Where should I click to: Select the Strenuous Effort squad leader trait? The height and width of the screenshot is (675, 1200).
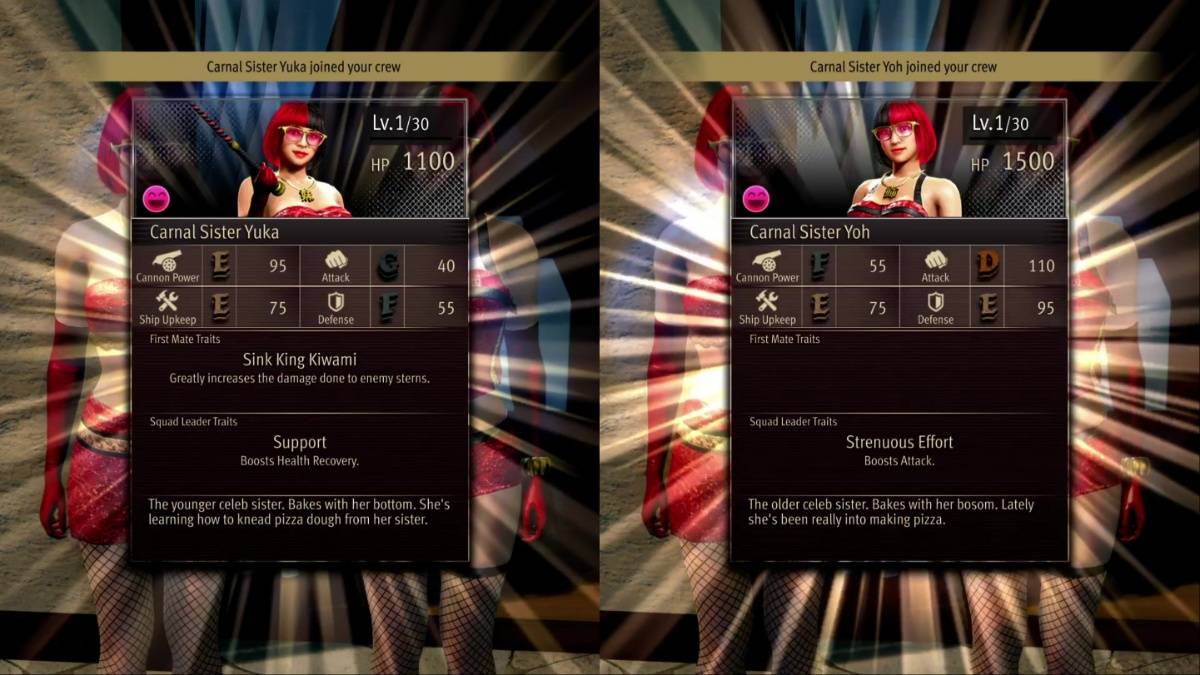[x=899, y=442]
